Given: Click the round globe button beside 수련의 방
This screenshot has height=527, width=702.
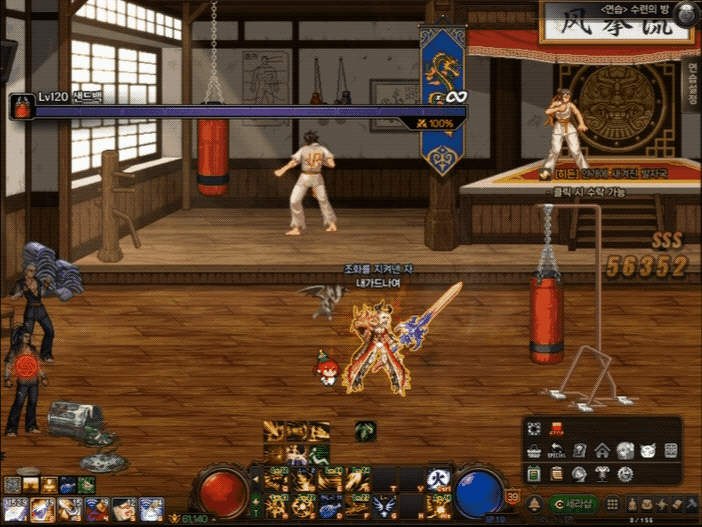Looking at the screenshot, I should click(685, 13).
